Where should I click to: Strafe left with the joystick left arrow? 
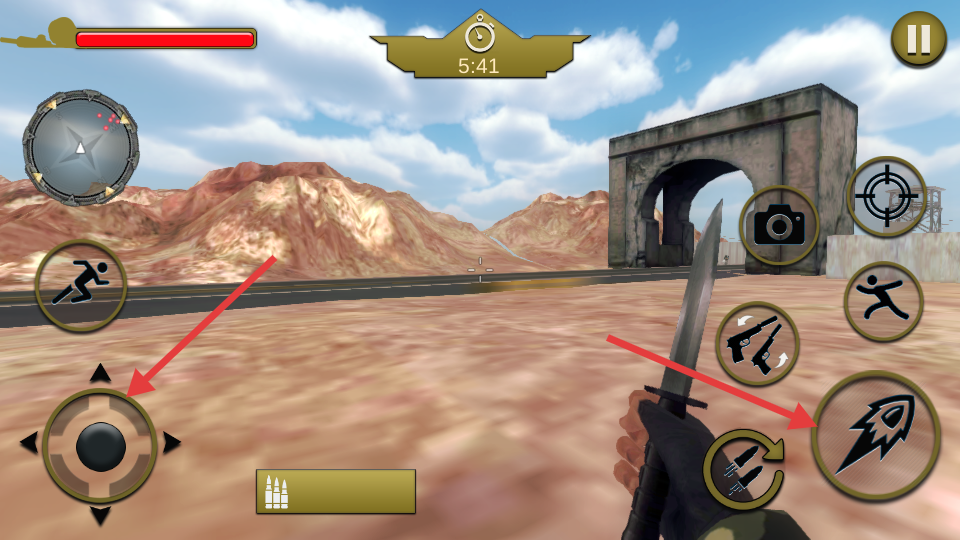point(29,442)
